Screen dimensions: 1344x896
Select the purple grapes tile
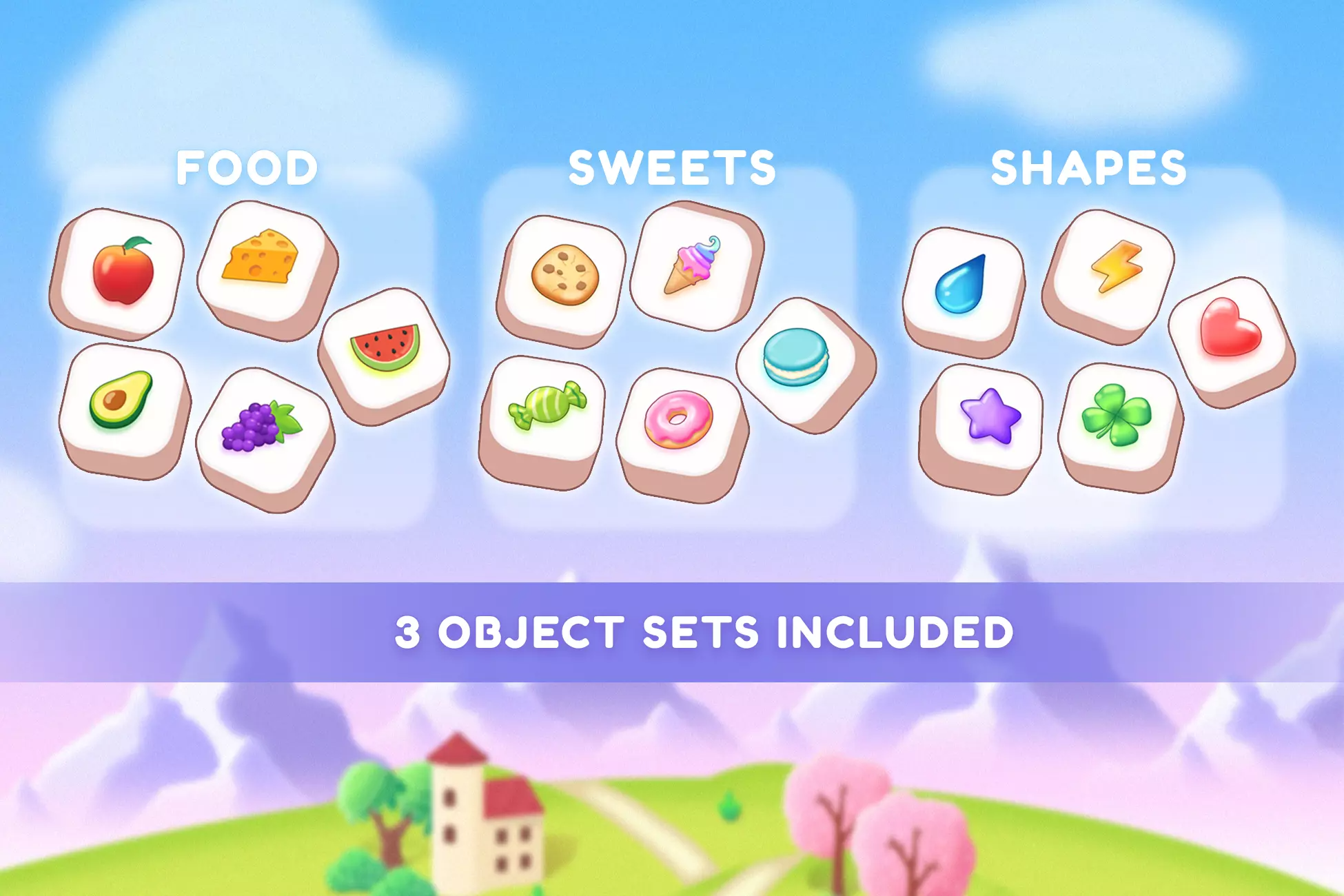261,427
